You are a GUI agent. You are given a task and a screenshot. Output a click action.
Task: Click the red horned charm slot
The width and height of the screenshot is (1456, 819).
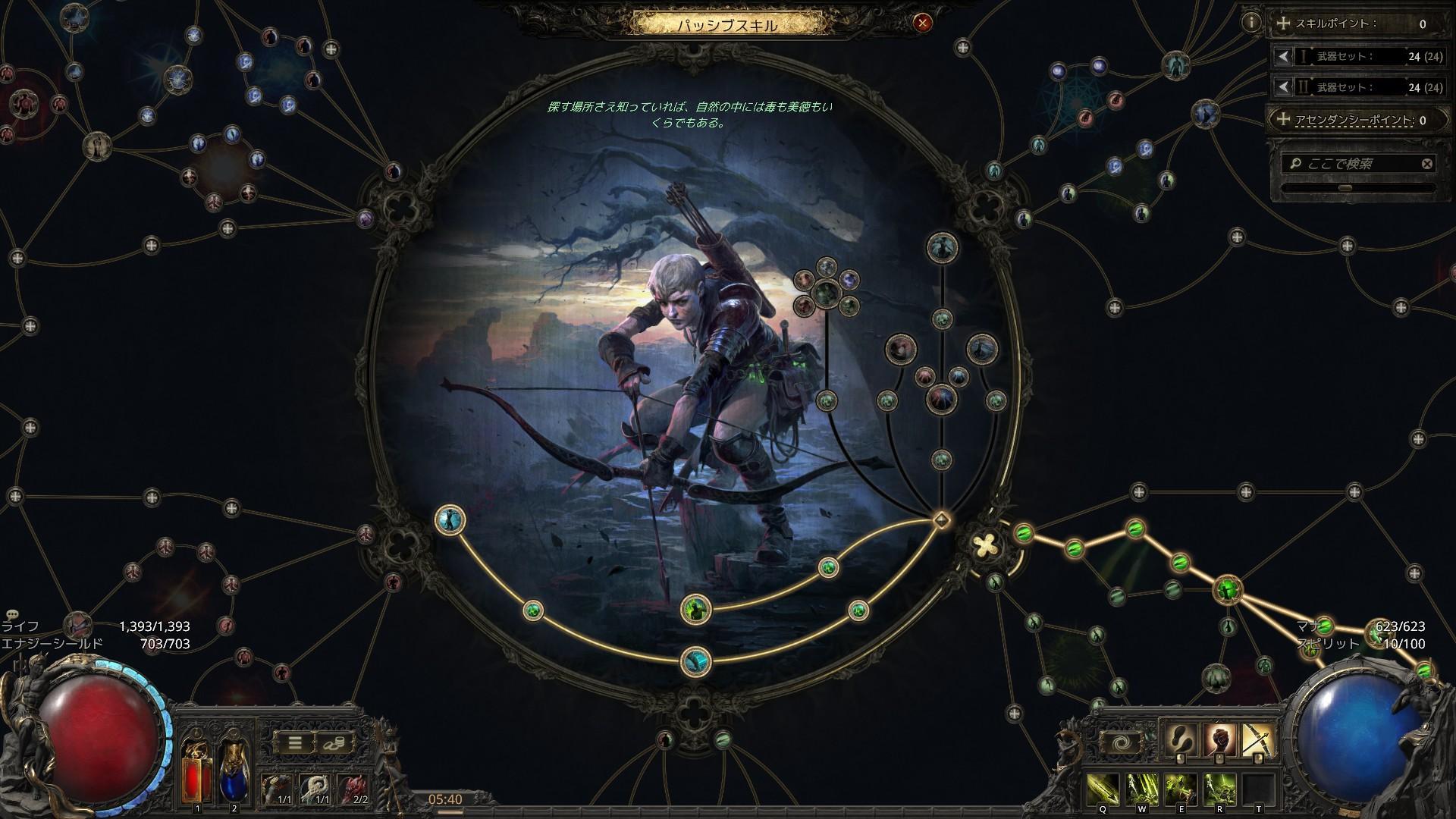pyautogui.click(x=352, y=789)
